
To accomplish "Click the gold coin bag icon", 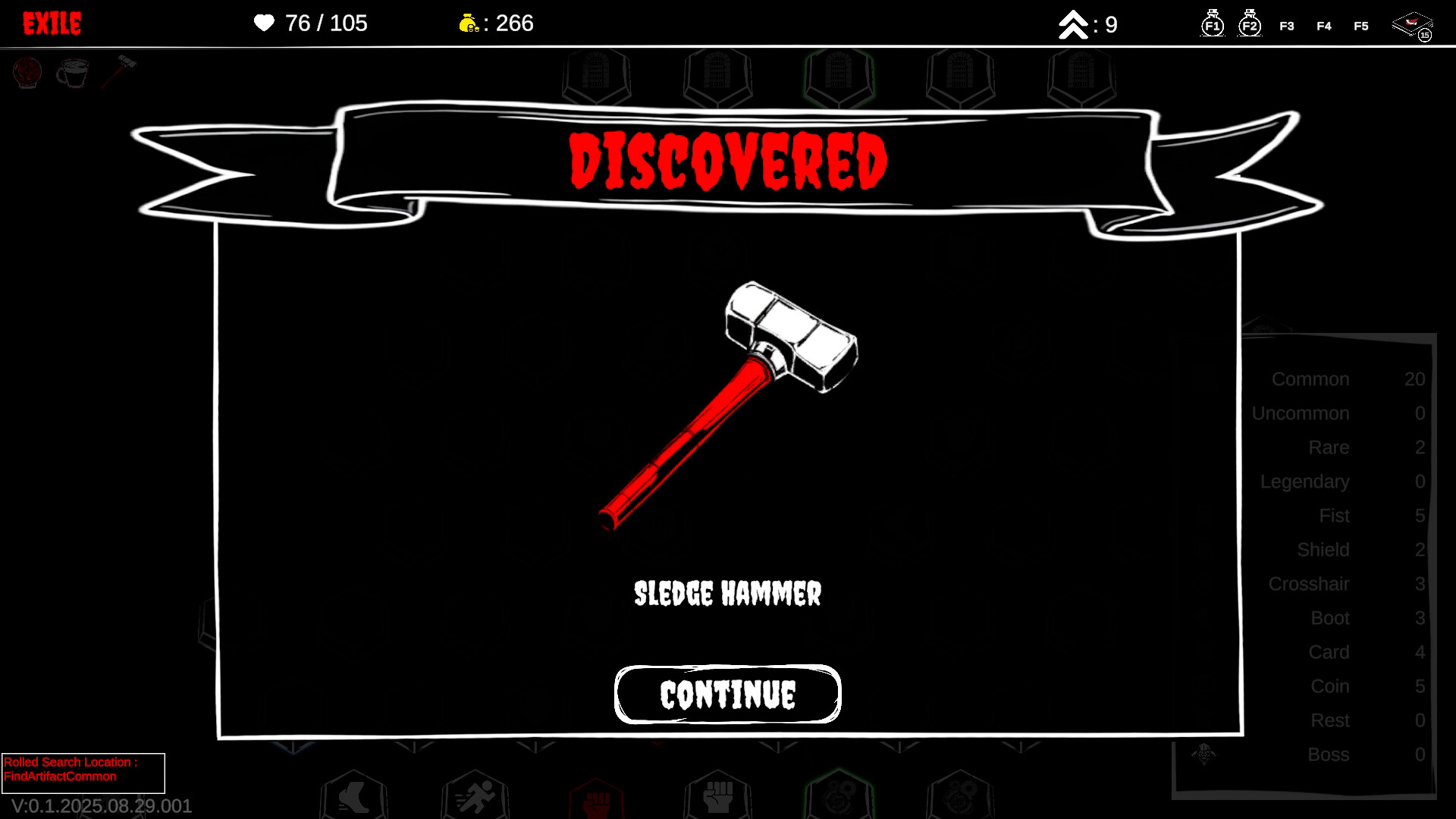I will [x=470, y=23].
